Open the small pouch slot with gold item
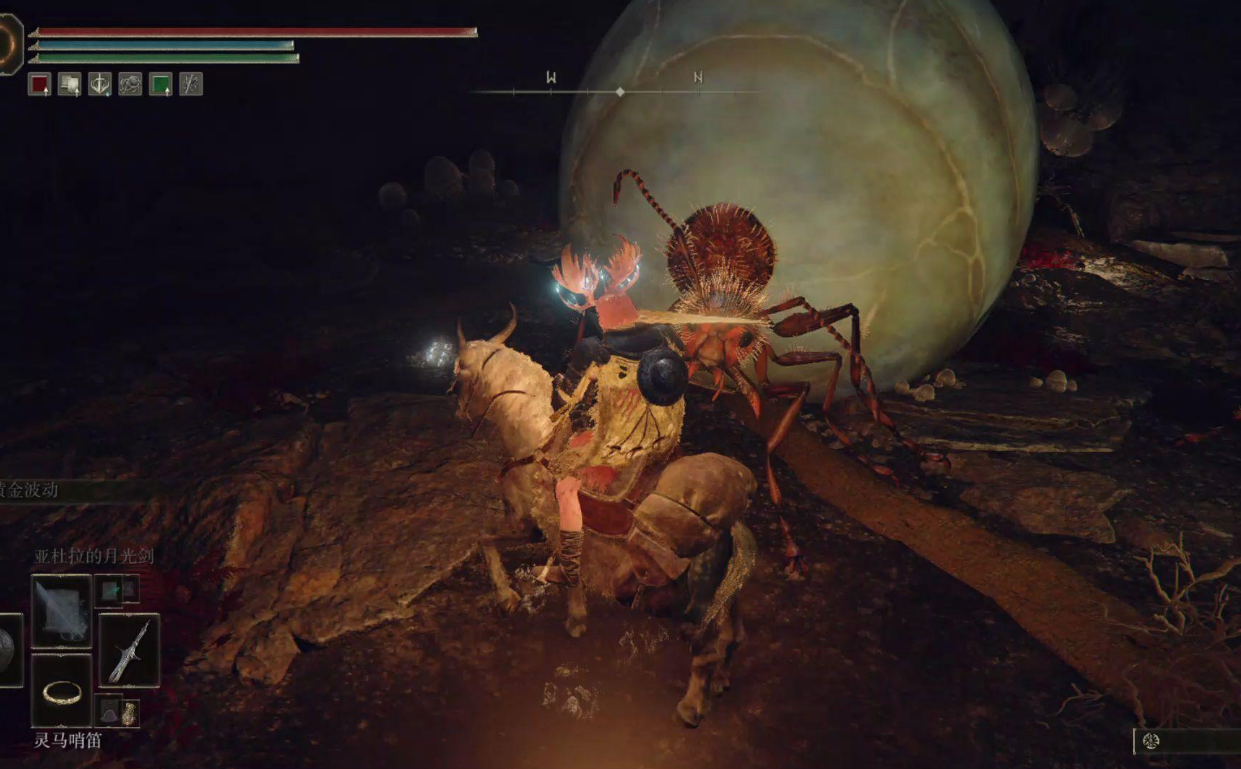The height and width of the screenshot is (769, 1241). (x=129, y=713)
